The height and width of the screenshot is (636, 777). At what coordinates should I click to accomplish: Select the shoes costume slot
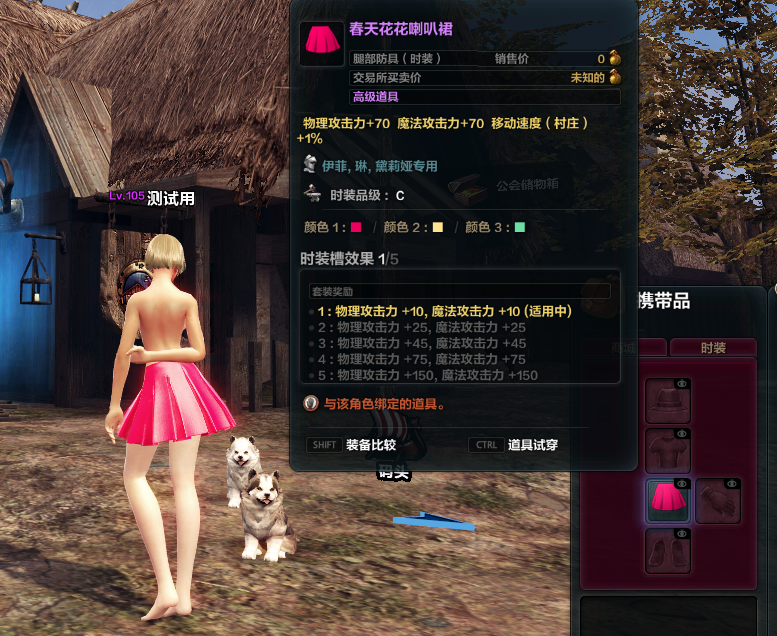[665, 550]
